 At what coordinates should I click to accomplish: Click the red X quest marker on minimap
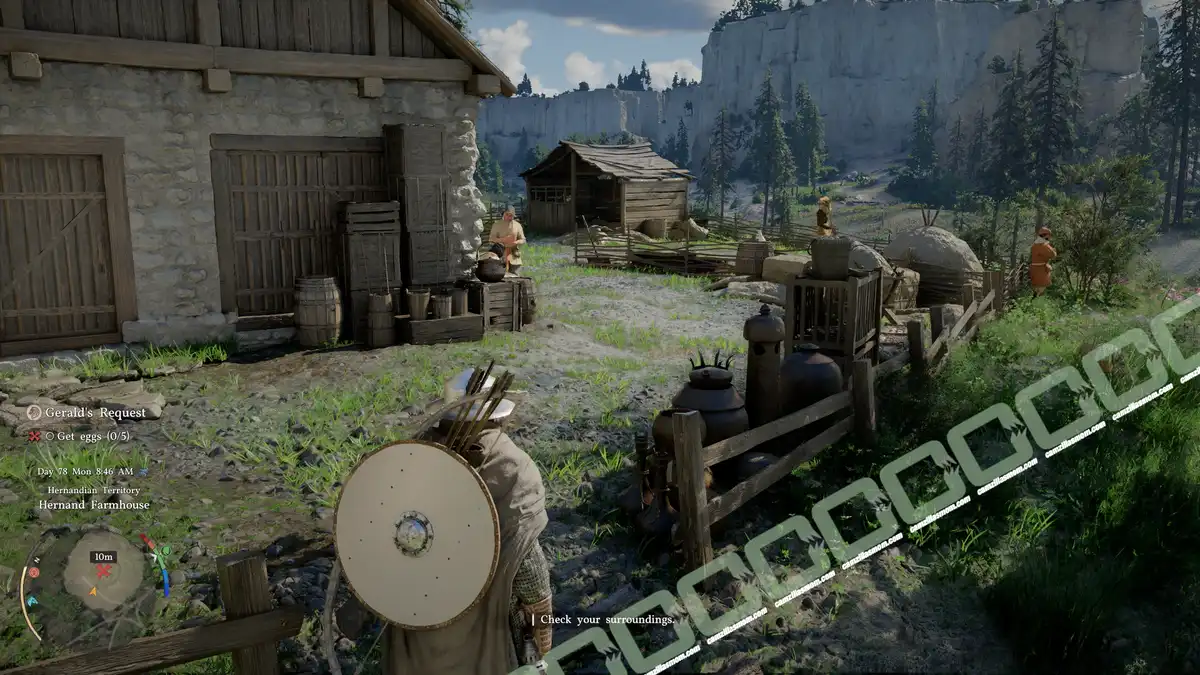pos(103,571)
